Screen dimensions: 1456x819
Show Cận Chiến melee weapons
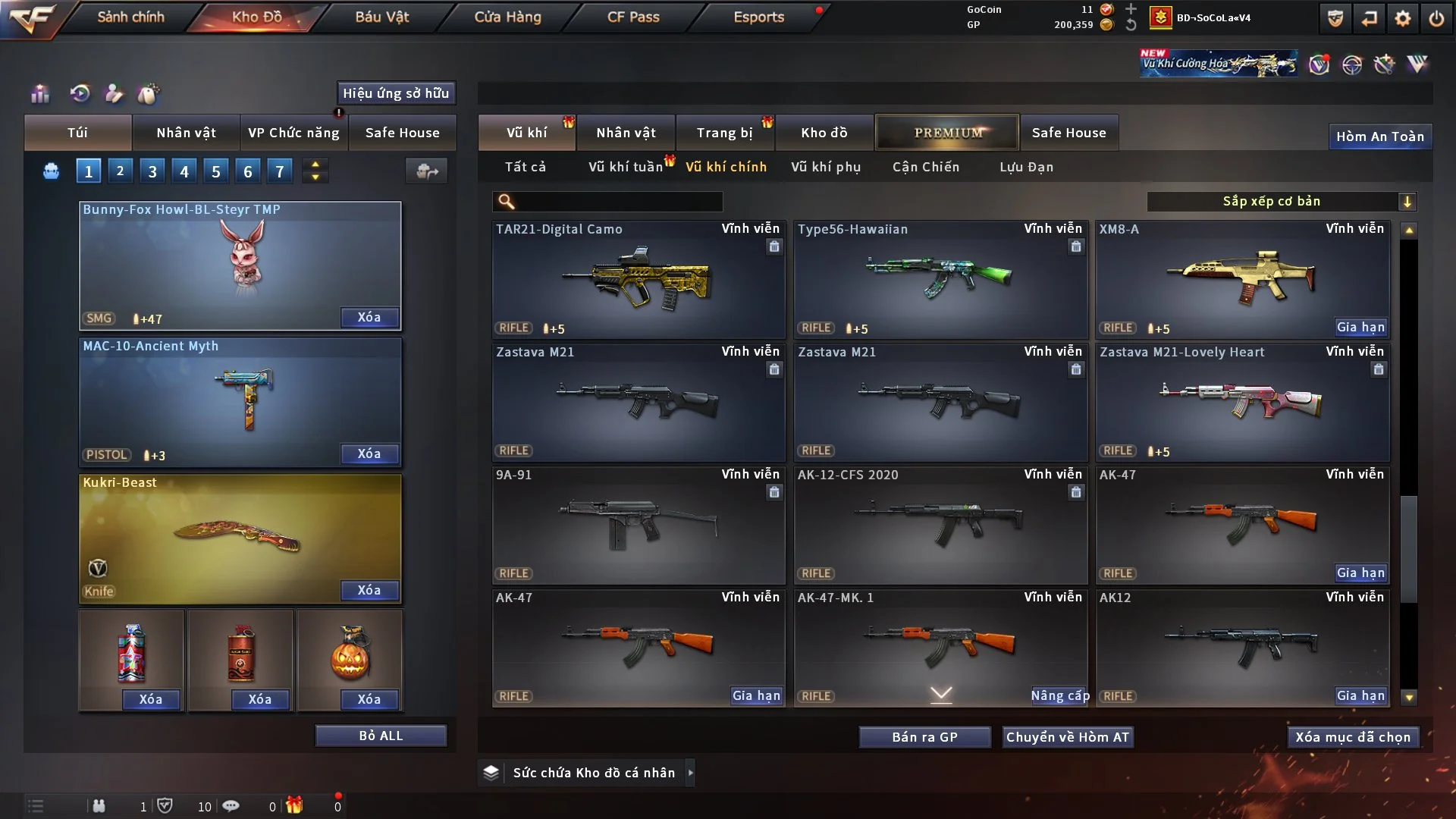pyautogui.click(x=925, y=167)
